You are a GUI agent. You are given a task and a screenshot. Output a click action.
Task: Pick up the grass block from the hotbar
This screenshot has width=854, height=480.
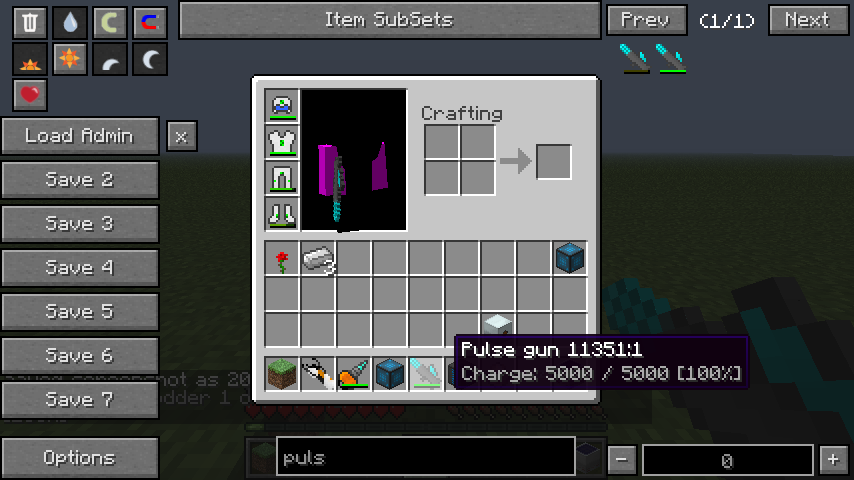point(282,374)
